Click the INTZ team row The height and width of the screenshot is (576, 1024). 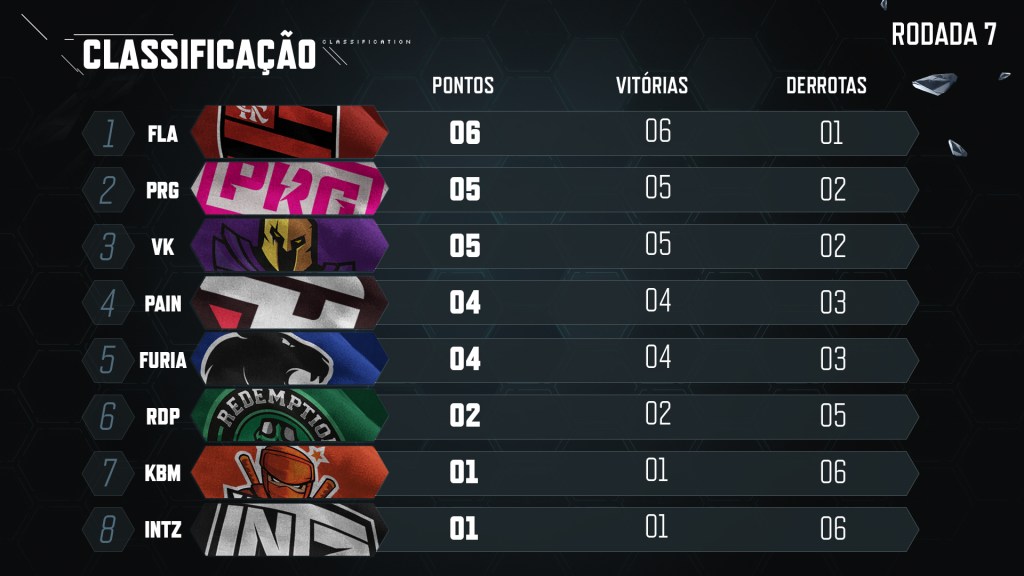tap(500, 528)
